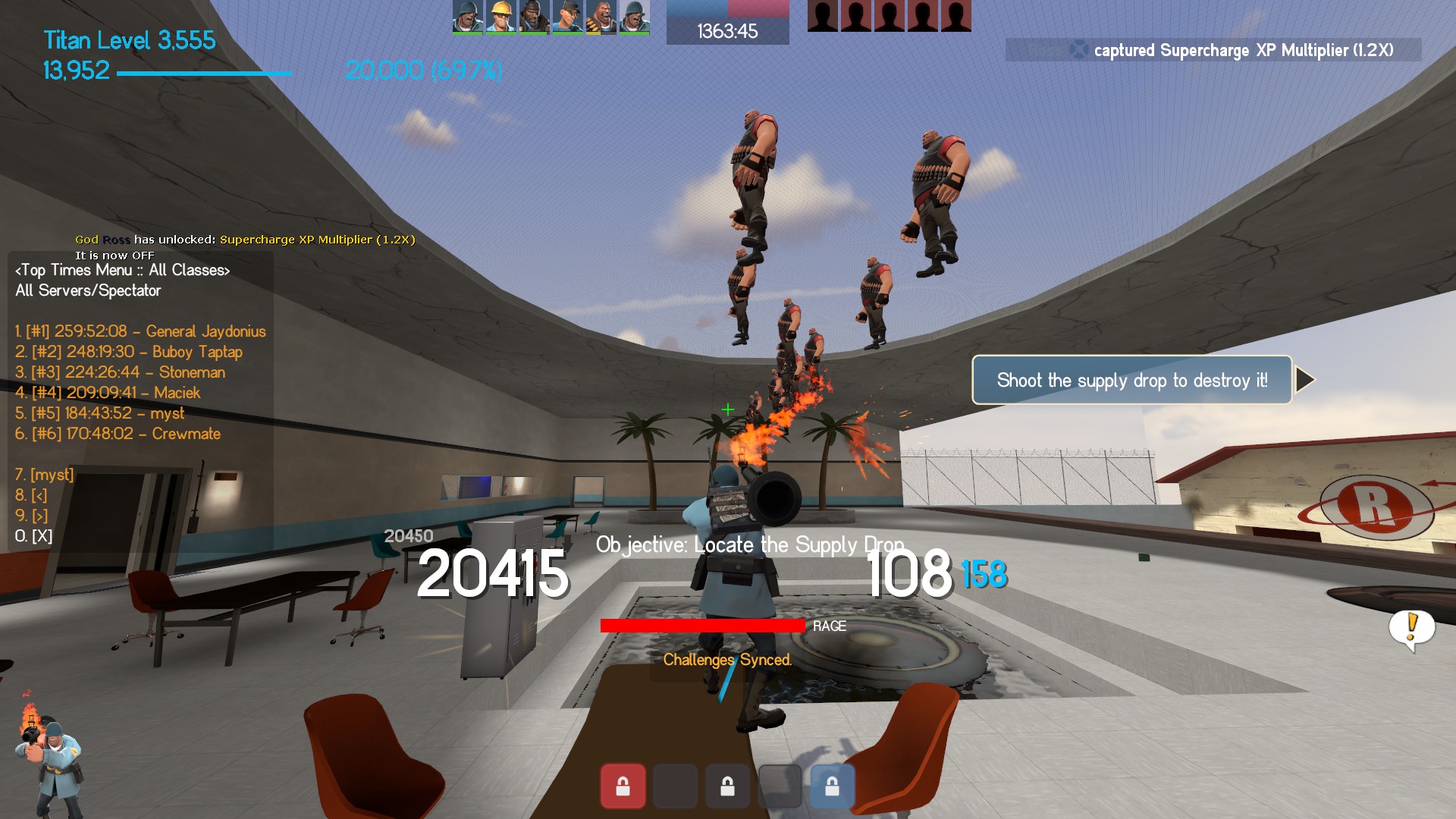
Task: Select the blue padlock capture point icon
Action: coord(832,786)
